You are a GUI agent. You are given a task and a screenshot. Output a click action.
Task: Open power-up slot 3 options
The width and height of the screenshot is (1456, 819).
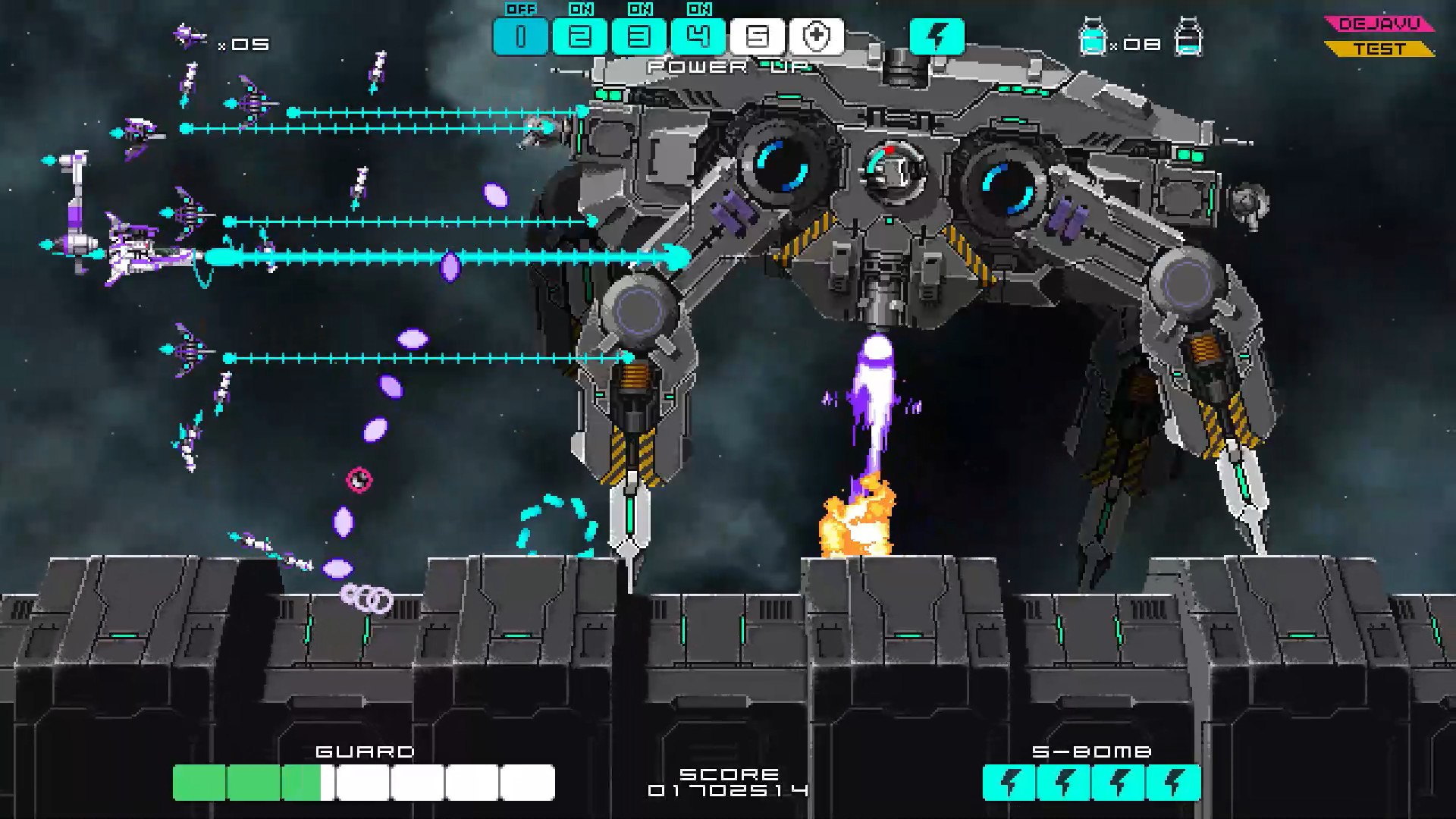(637, 35)
